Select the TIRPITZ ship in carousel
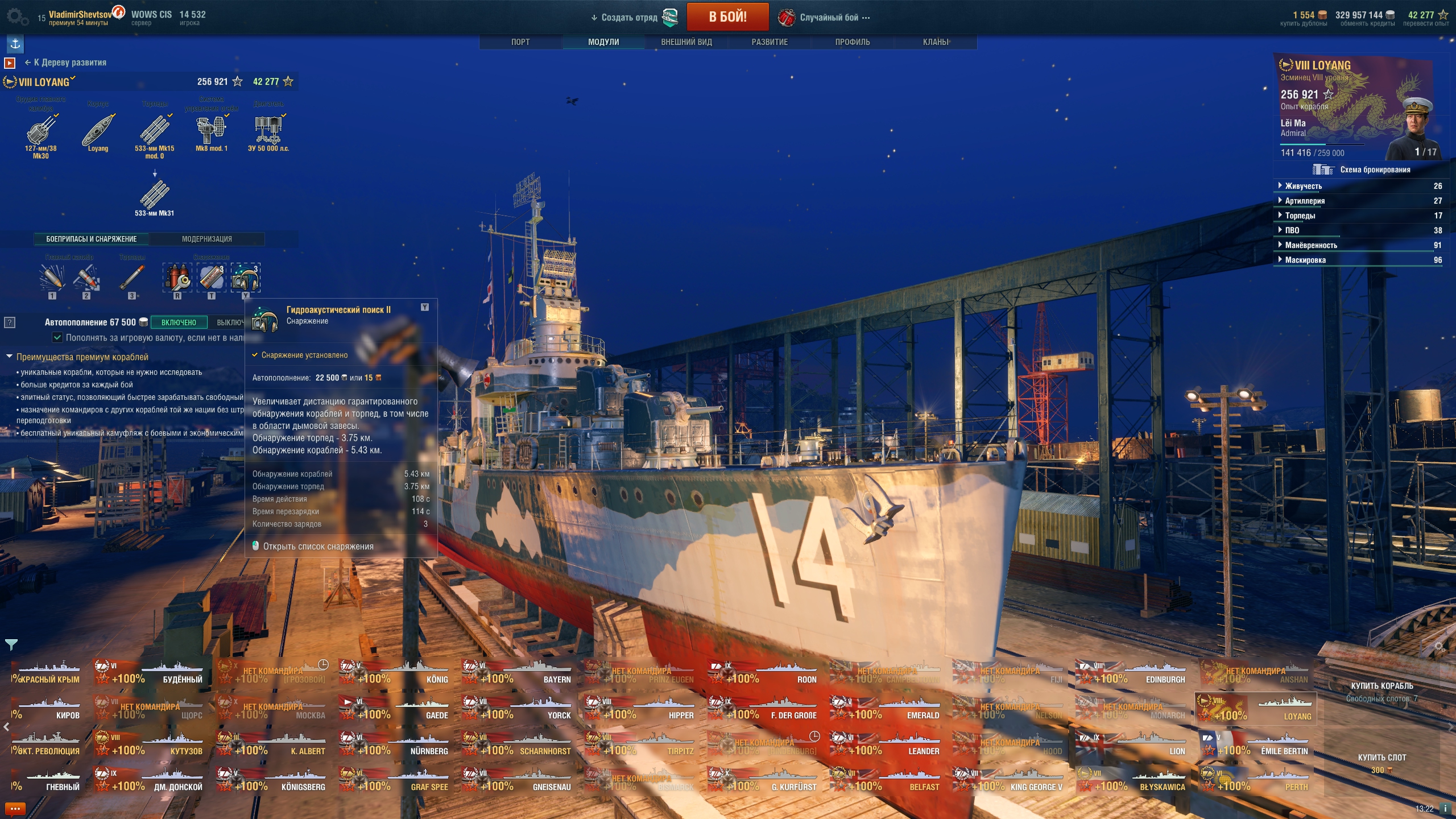This screenshot has height=819, width=1456. (x=640, y=744)
